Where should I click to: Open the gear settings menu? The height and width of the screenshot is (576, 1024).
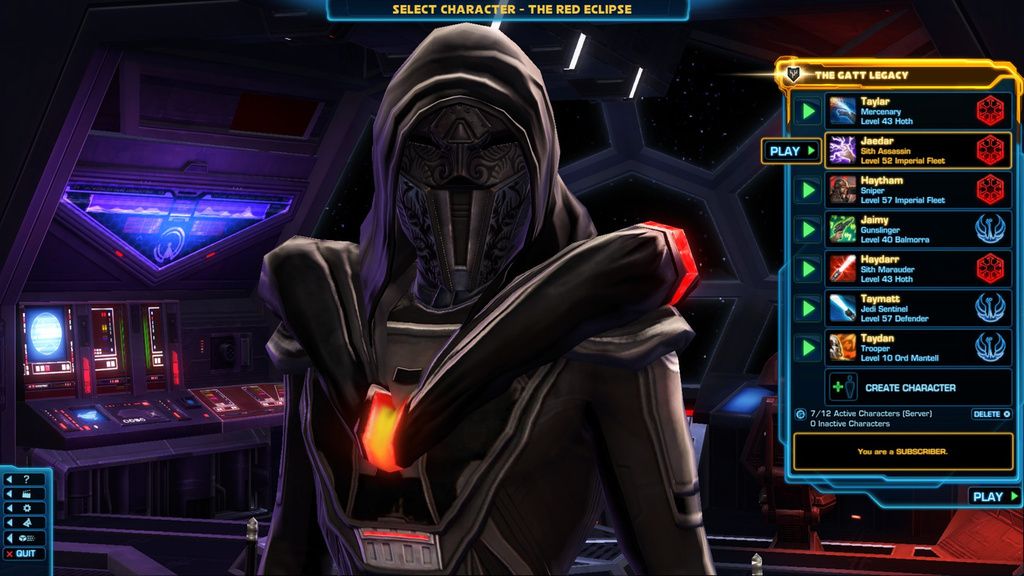tap(24, 508)
